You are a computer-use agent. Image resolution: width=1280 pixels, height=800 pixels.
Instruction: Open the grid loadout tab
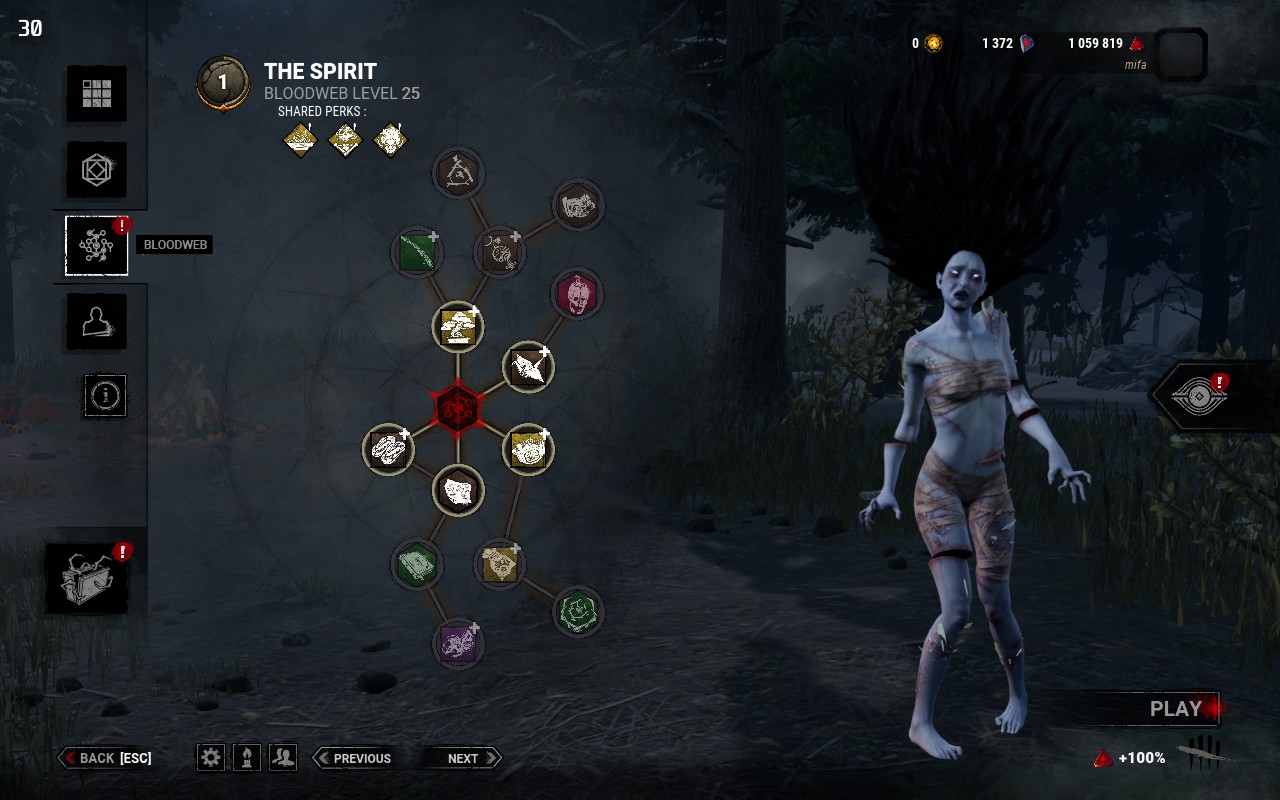point(97,94)
